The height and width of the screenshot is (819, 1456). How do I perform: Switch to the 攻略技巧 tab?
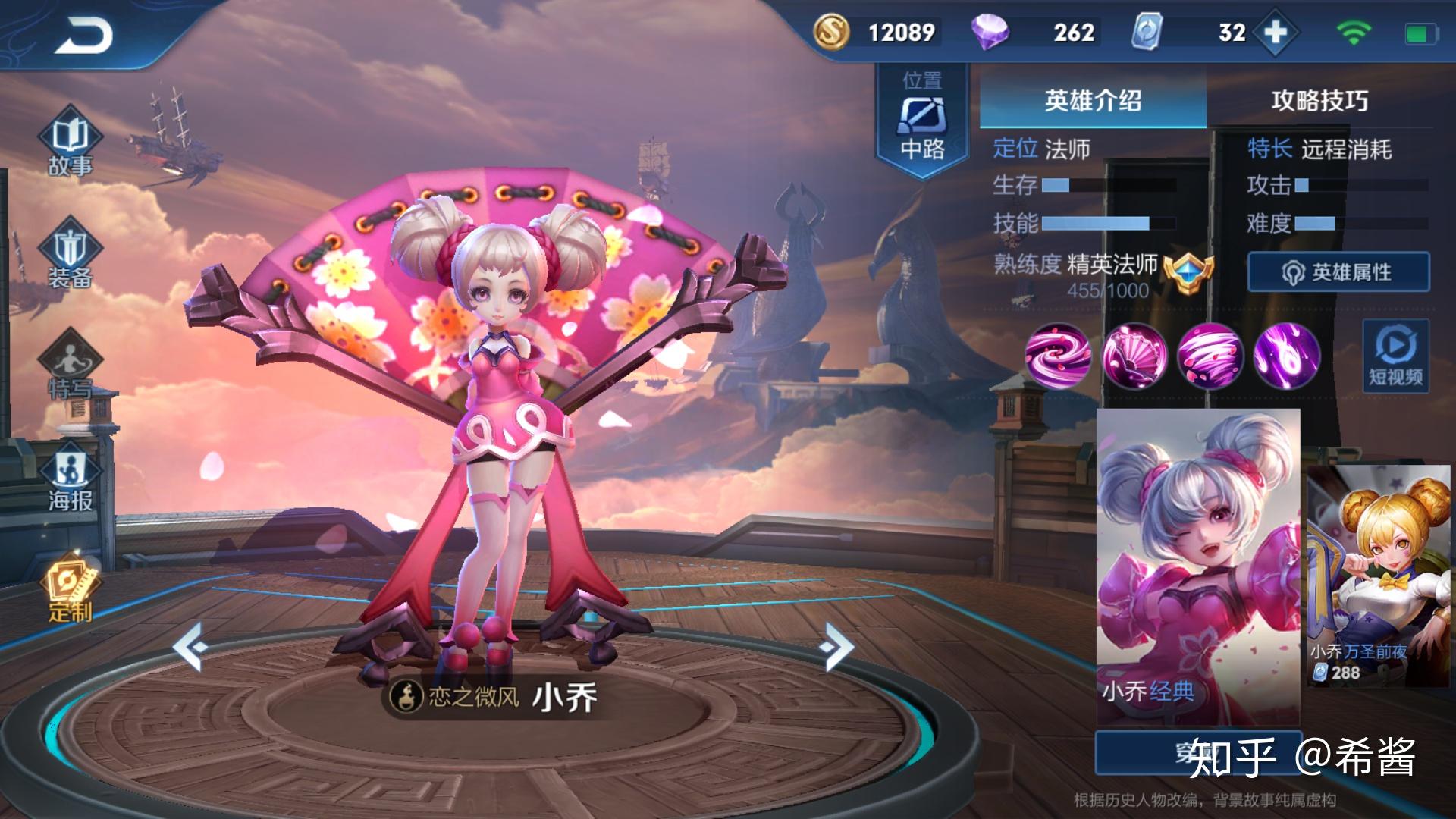pos(1319,101)
